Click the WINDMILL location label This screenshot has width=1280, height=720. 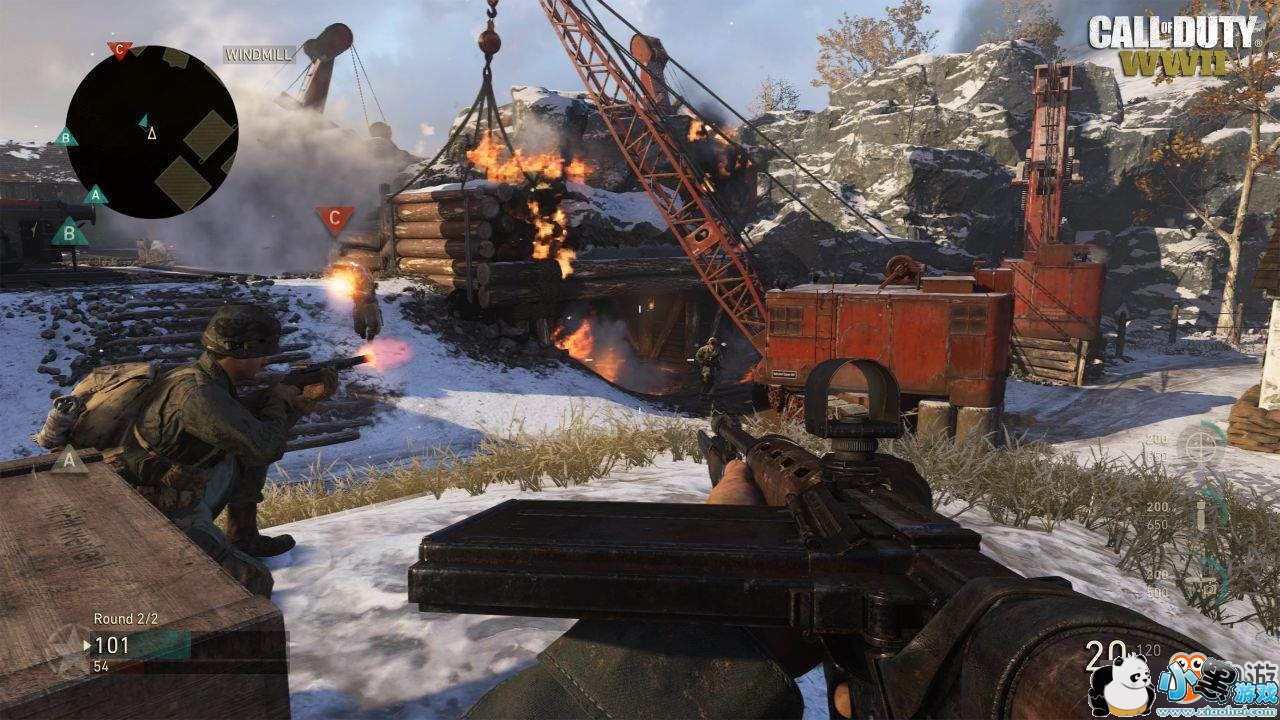pyautogui.click(x=259, y=55)
